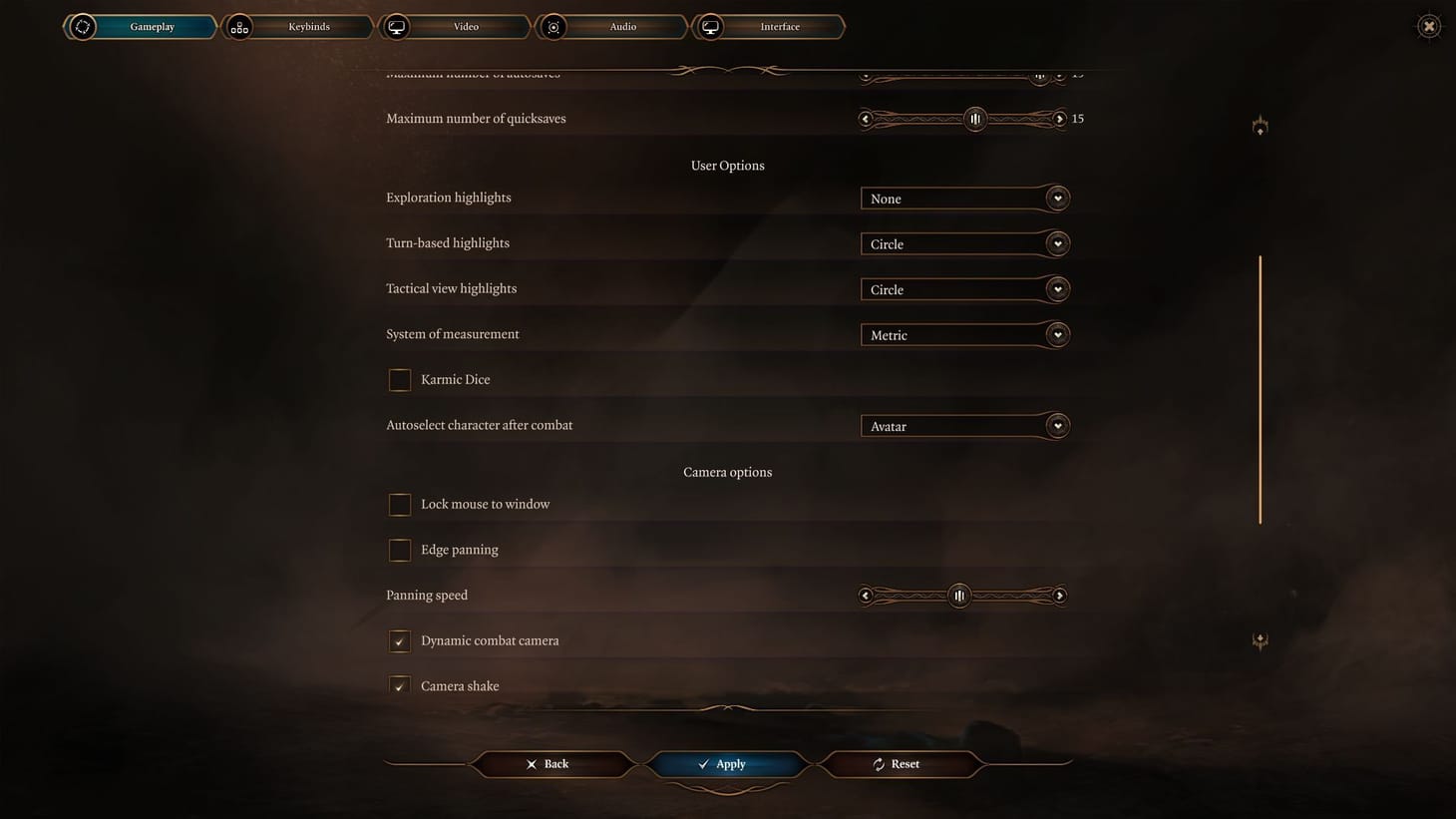Apply the current settings
The width and height of the screenshot is (1456, 819).
[727, 764]
